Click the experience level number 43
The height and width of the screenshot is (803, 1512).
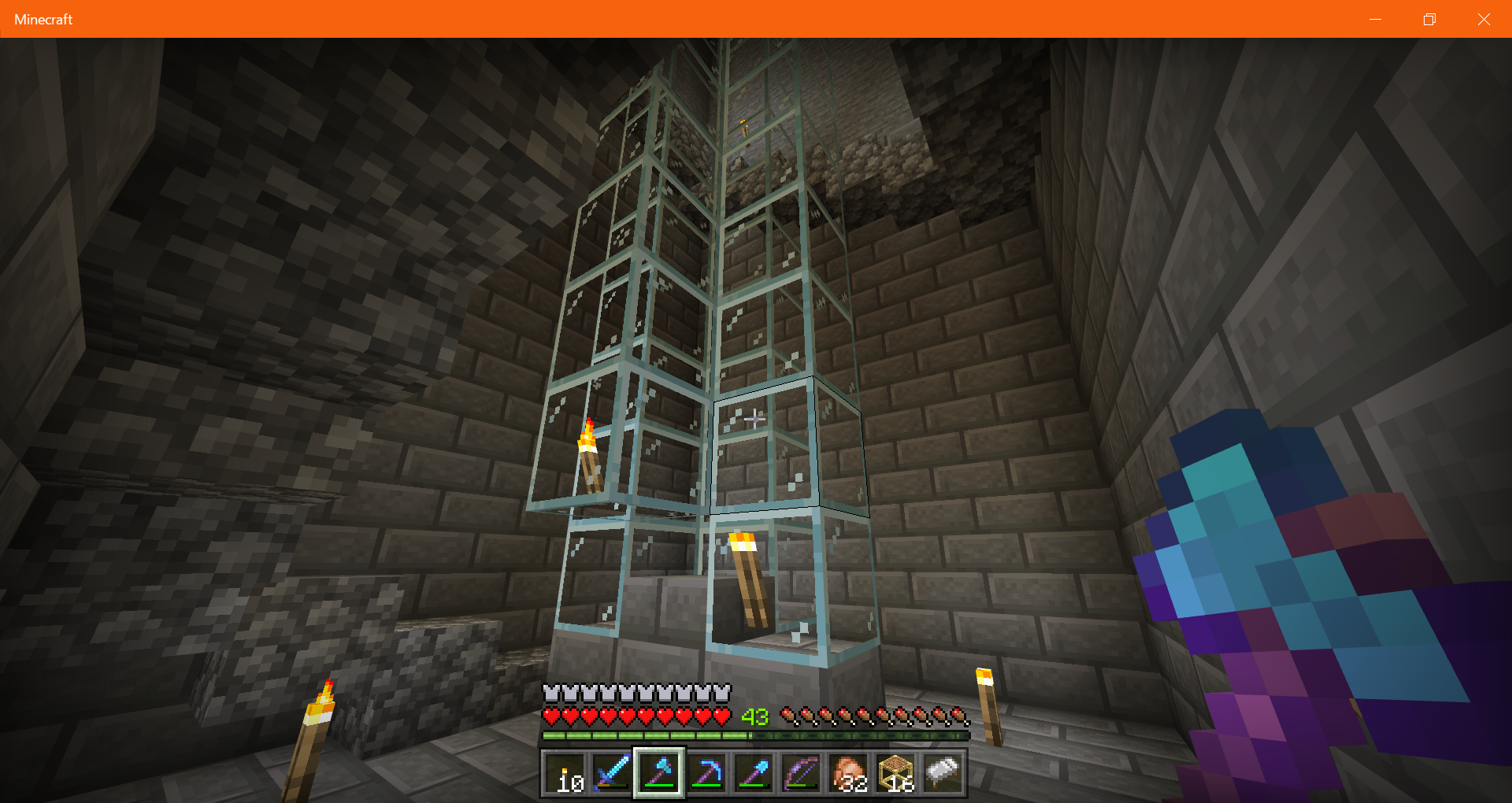754,717
